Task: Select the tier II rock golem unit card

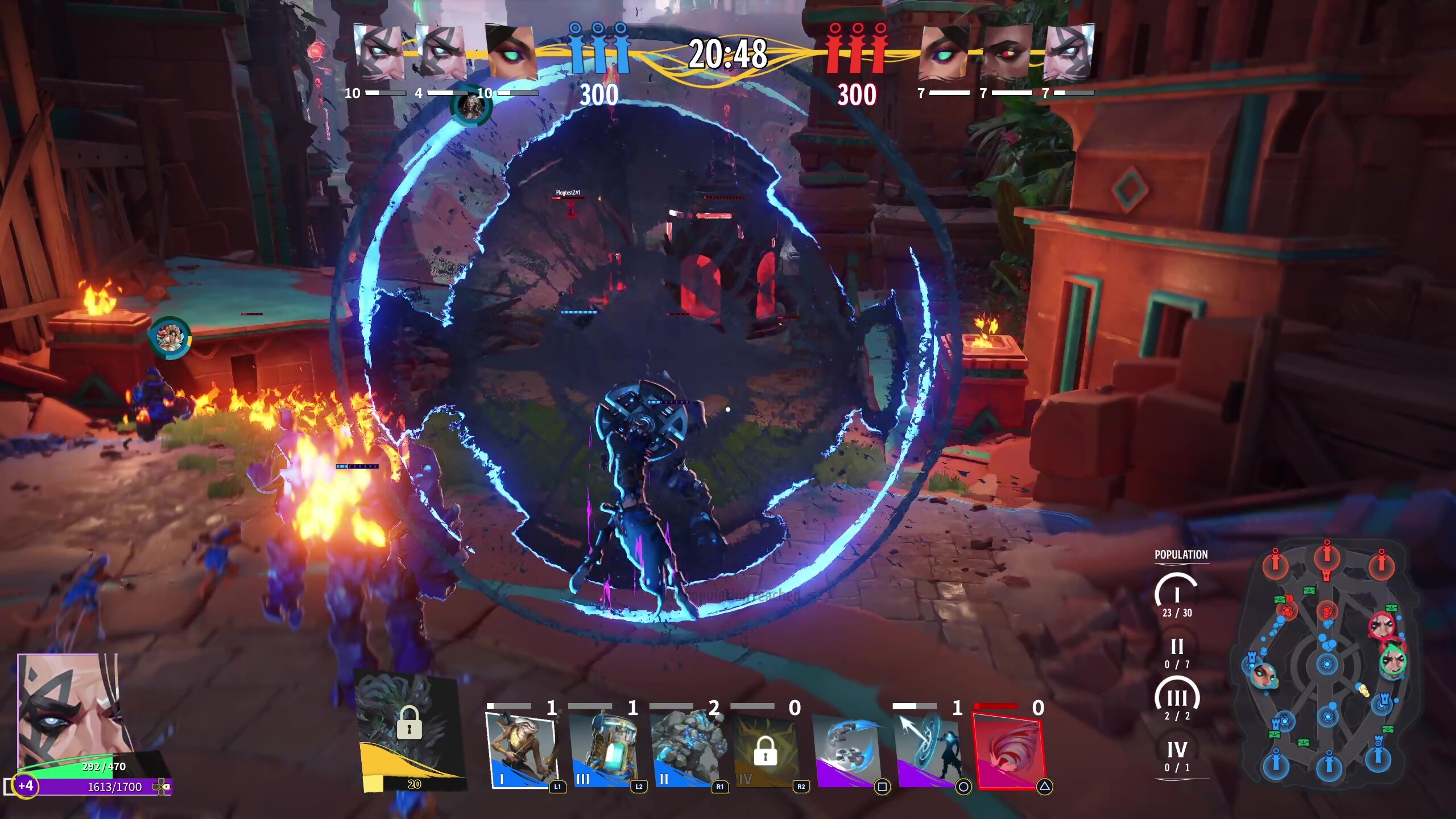Action: [685, 751]
